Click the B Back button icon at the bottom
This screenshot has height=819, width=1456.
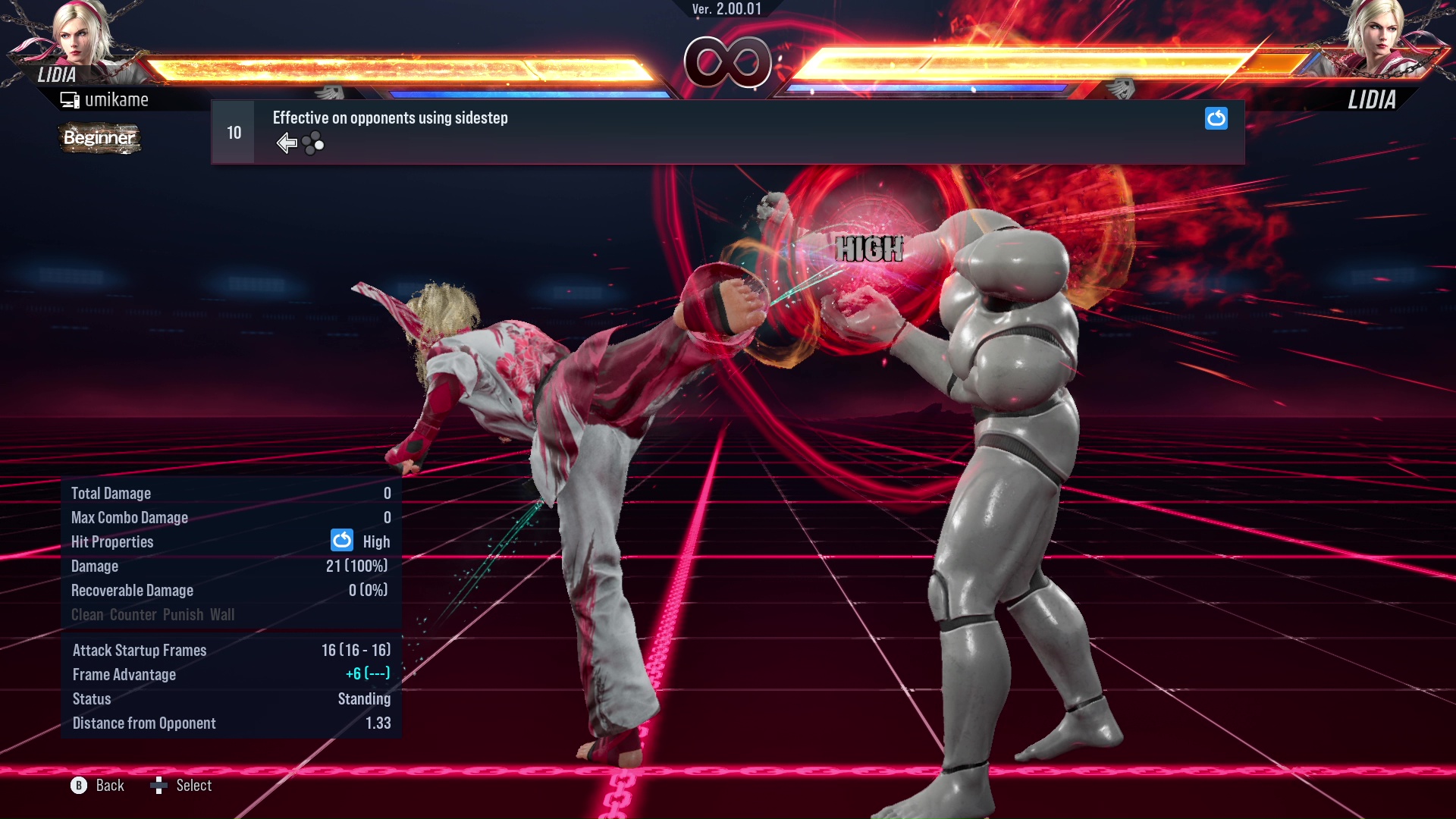[x=77, y=786]
